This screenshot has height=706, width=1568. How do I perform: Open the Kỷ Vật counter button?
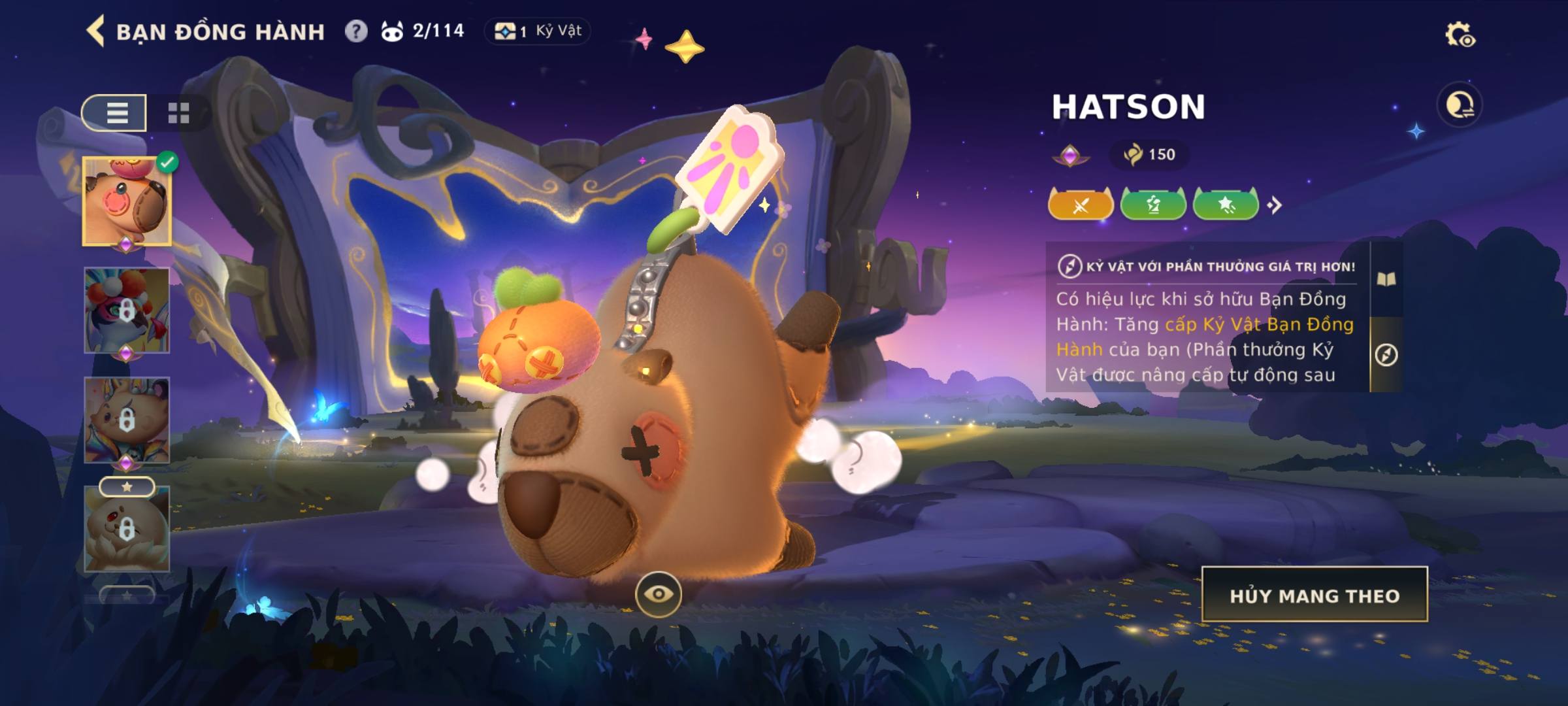click(x=537, y=31)
